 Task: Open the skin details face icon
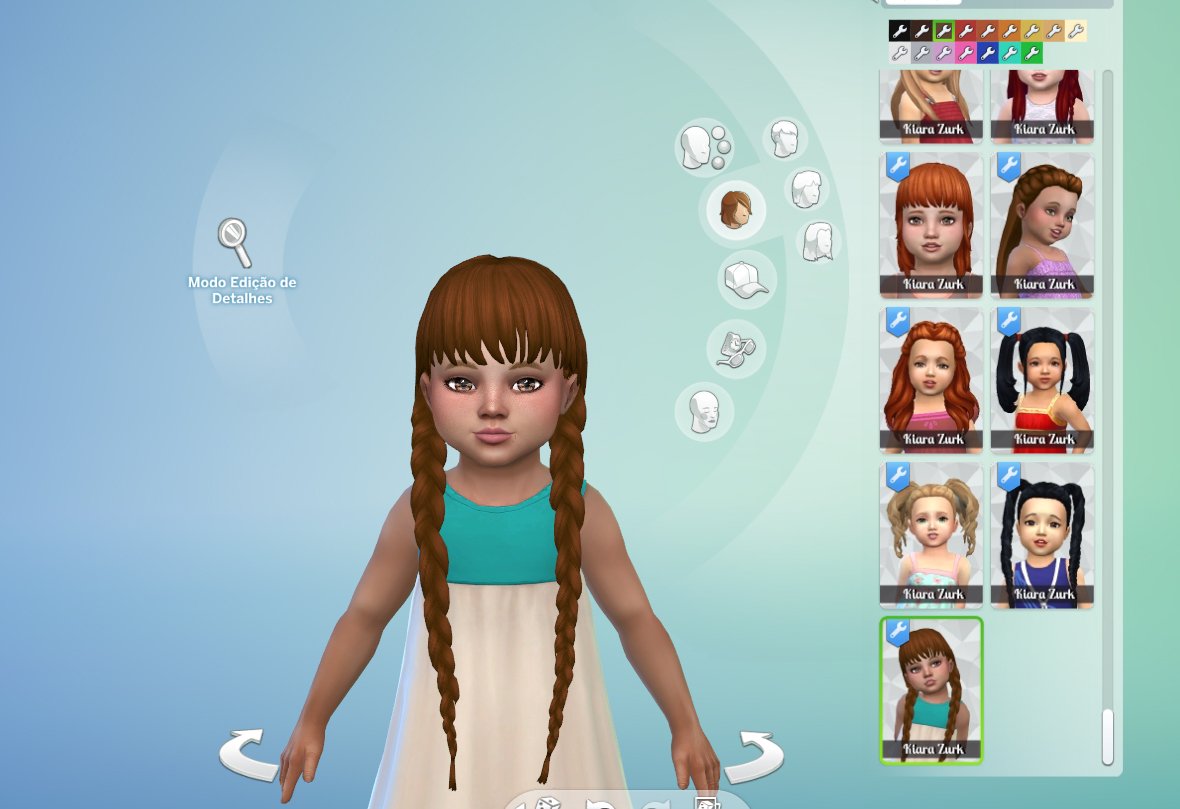pyautogui.click(x=704, y=411)
